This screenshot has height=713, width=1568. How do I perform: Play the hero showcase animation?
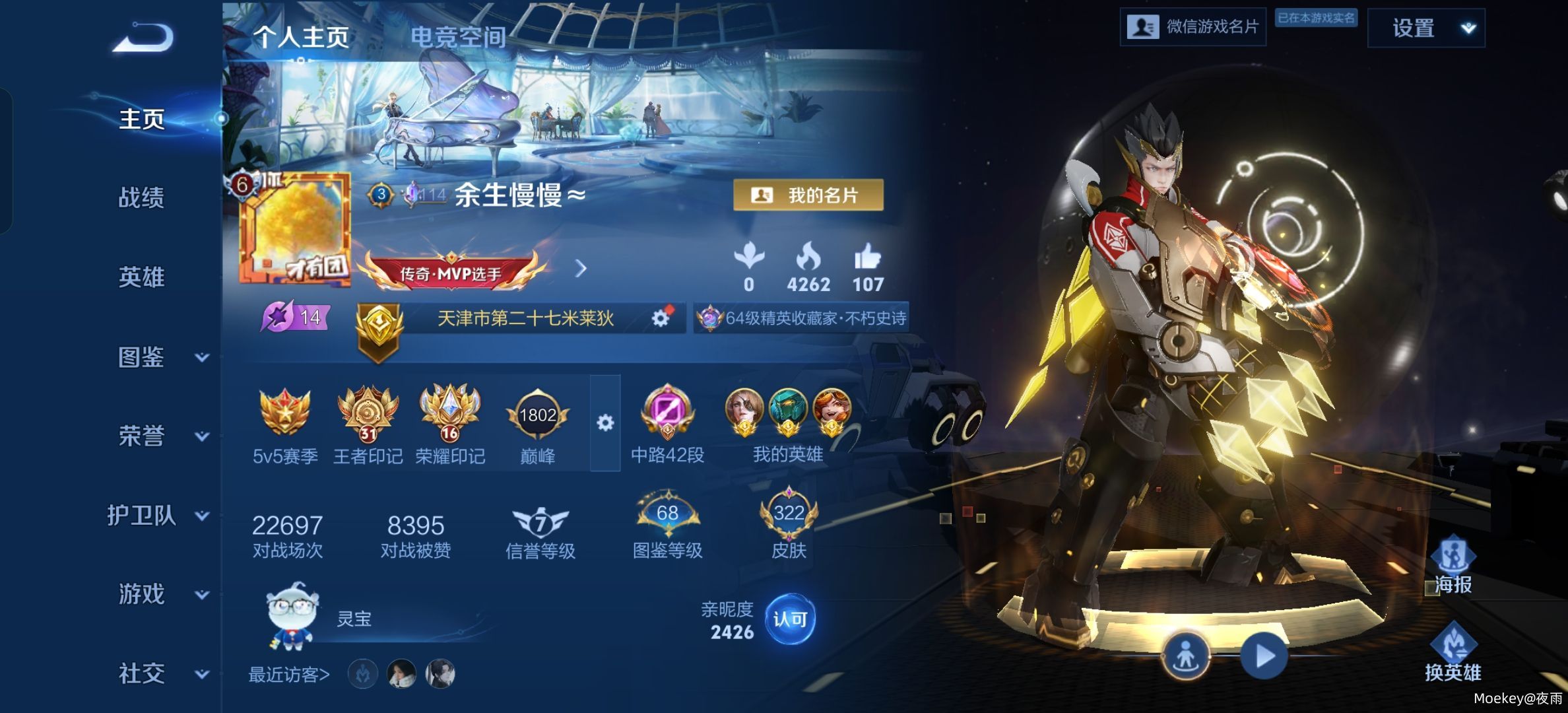[x=1264, y=656]
